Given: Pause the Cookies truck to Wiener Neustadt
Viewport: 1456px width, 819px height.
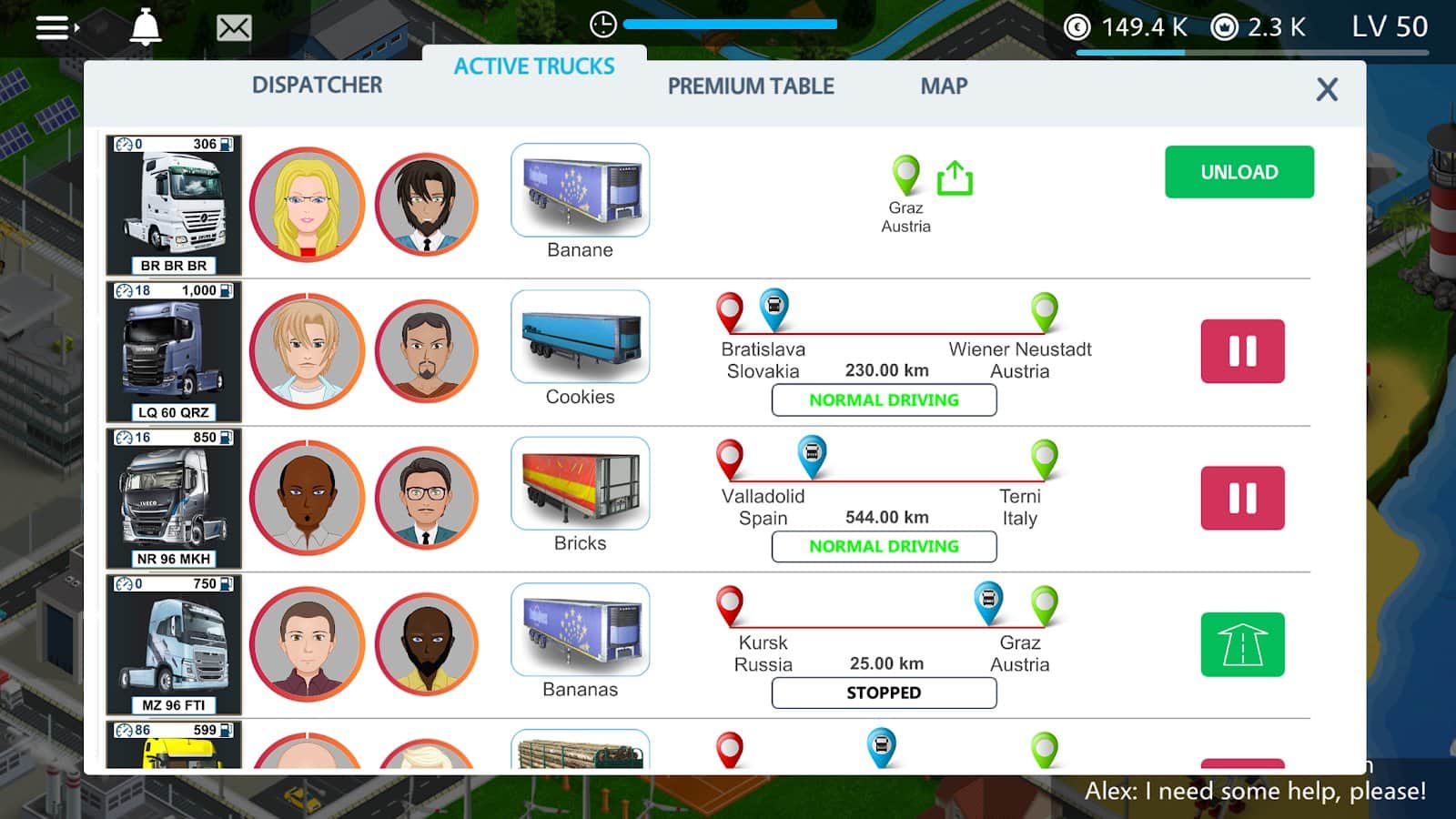Looking at the screenshot, I should (x=1242, y=351).
